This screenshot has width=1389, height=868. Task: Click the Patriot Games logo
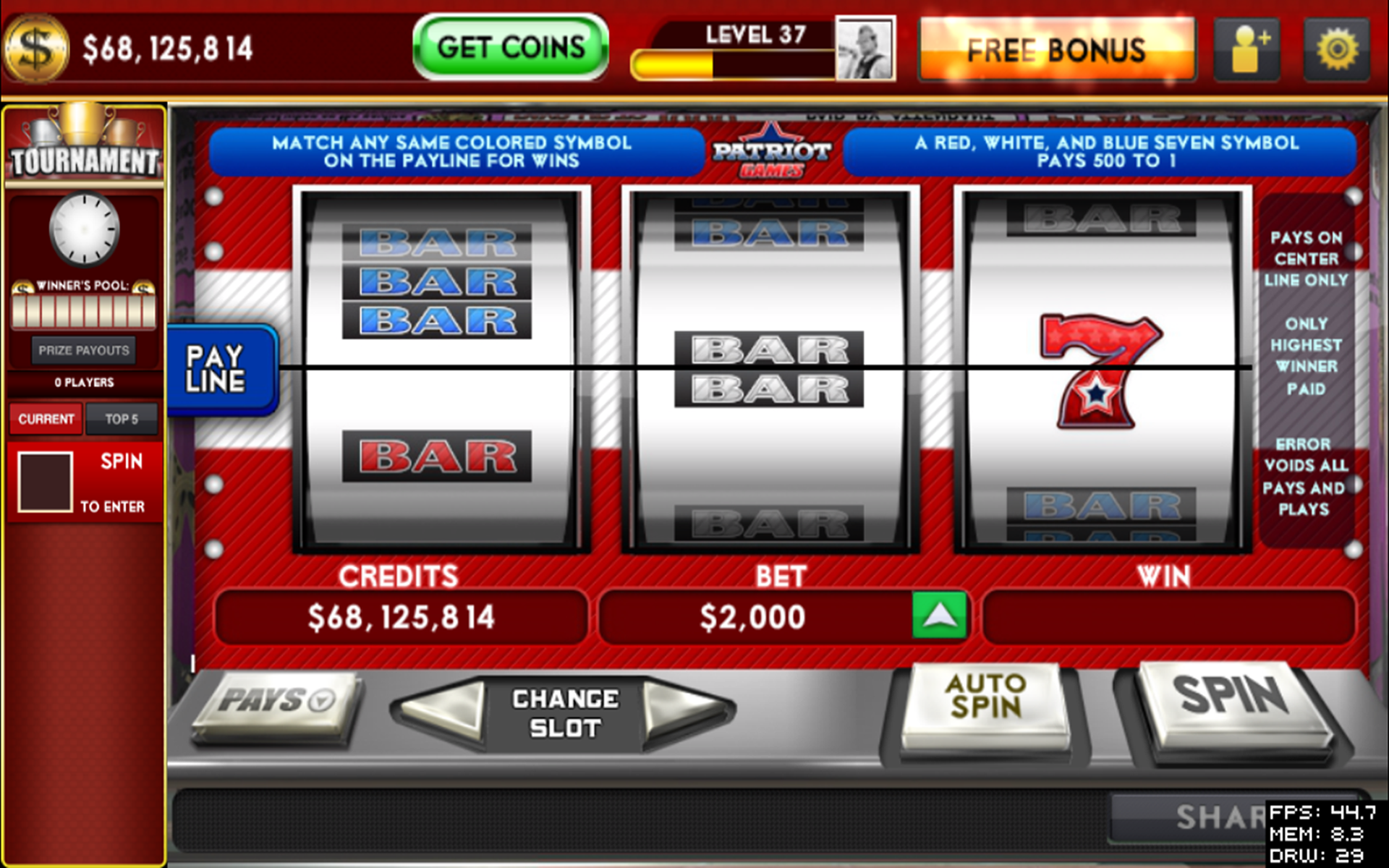(771, 150)
